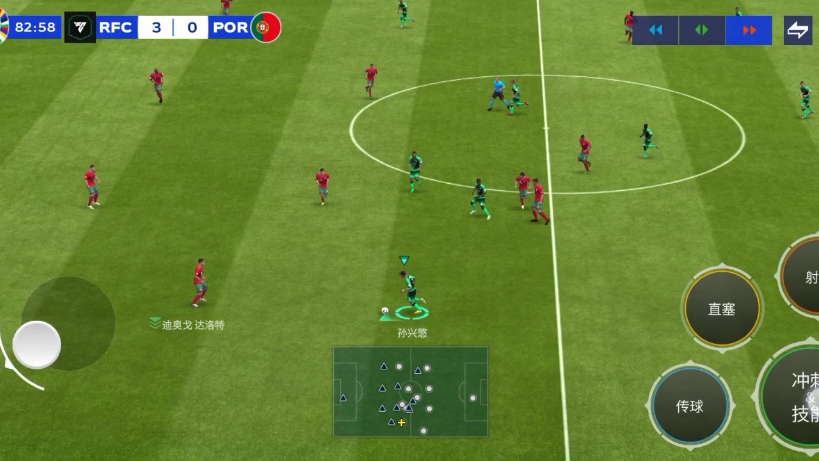Click the pitch minimap radar
This screenshot has height=461, width=819.
click(x=411, y=391)
